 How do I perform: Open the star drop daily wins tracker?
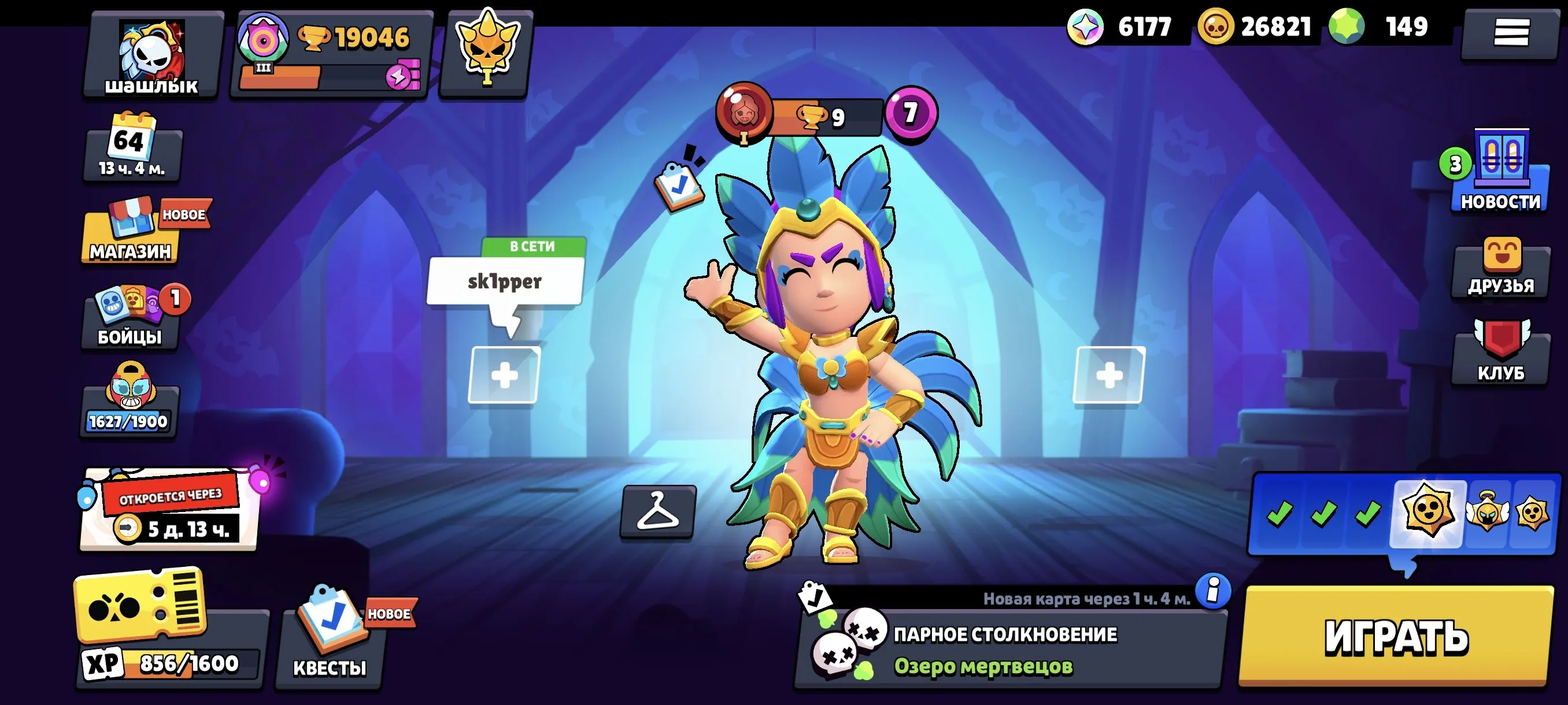point(1404,513)
